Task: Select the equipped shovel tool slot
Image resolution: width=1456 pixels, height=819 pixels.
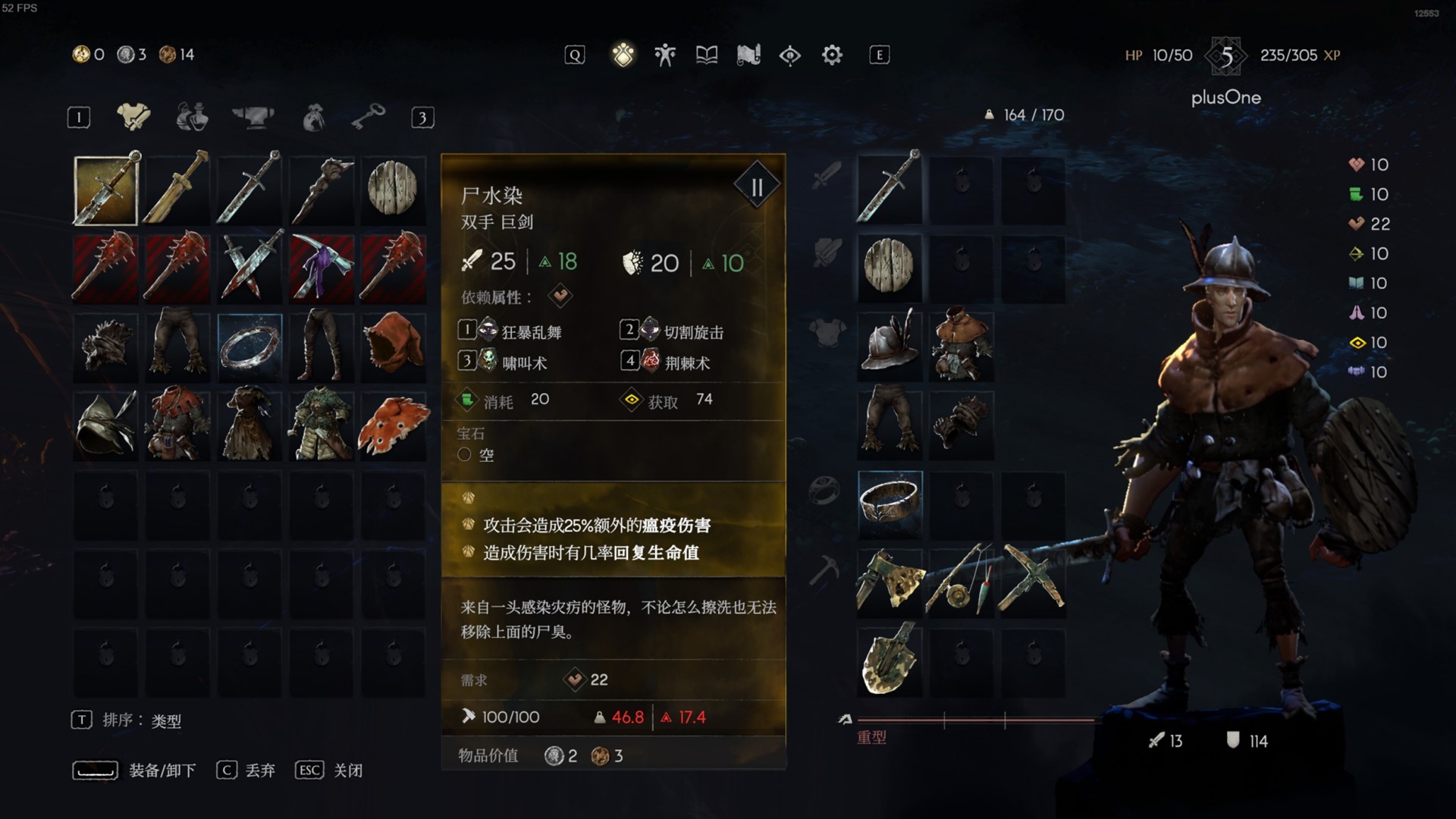Action: 890,658
